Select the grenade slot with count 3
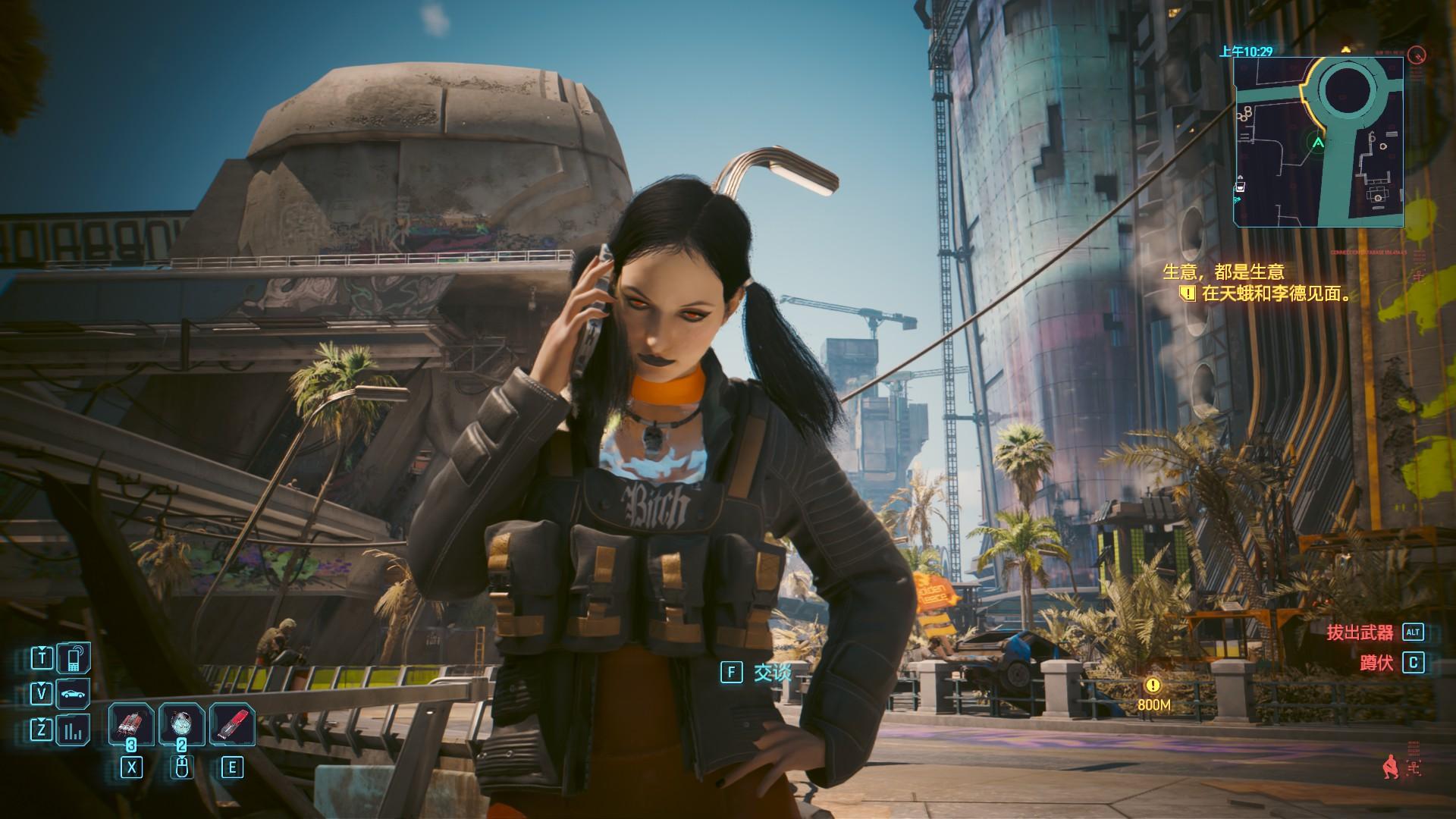This screenshot has height=819, width=1456. coord(132,725)
